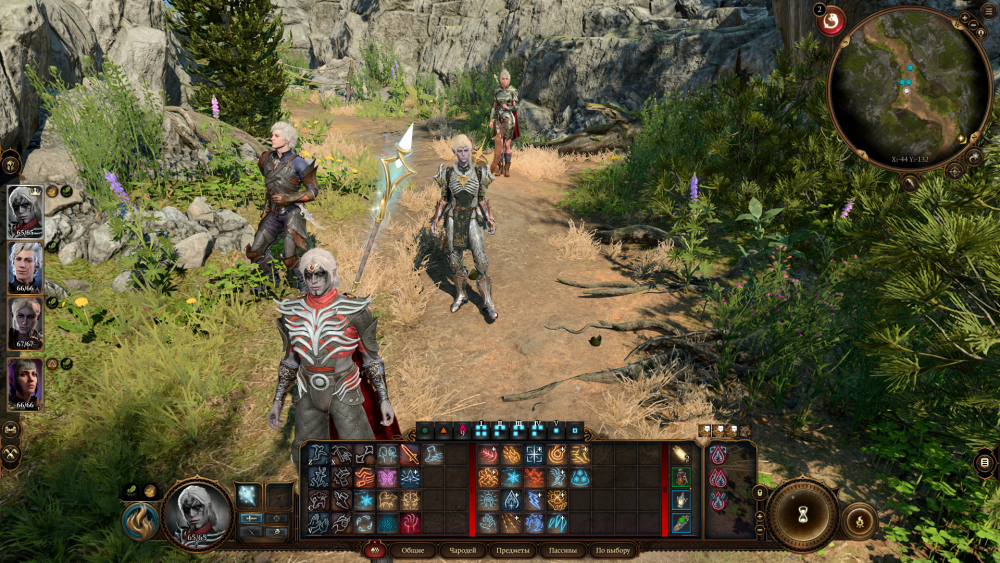Switch to the По выбору tab
1000x563 pixels.
(x=612, y=551)
